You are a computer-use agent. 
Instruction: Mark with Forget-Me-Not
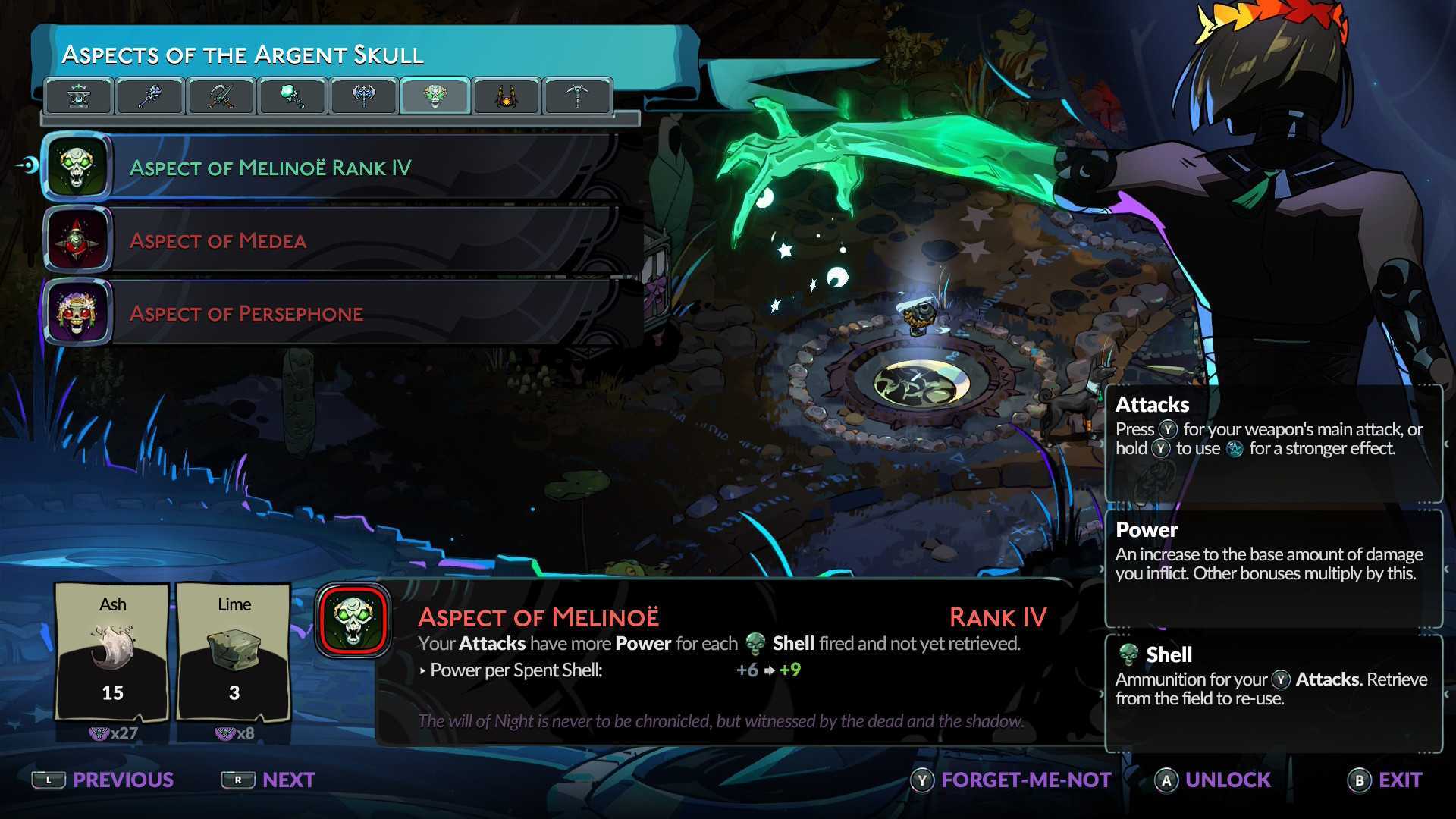[x=1012, y=780]
